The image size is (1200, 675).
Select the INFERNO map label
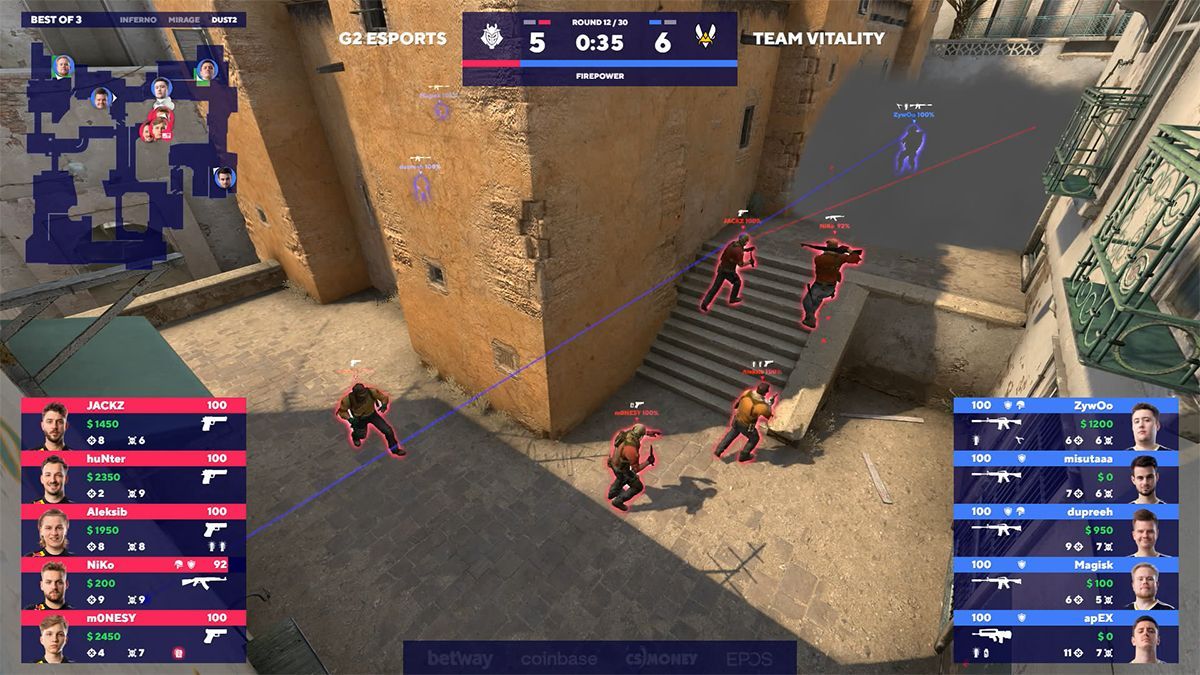(x=137, y=19)
